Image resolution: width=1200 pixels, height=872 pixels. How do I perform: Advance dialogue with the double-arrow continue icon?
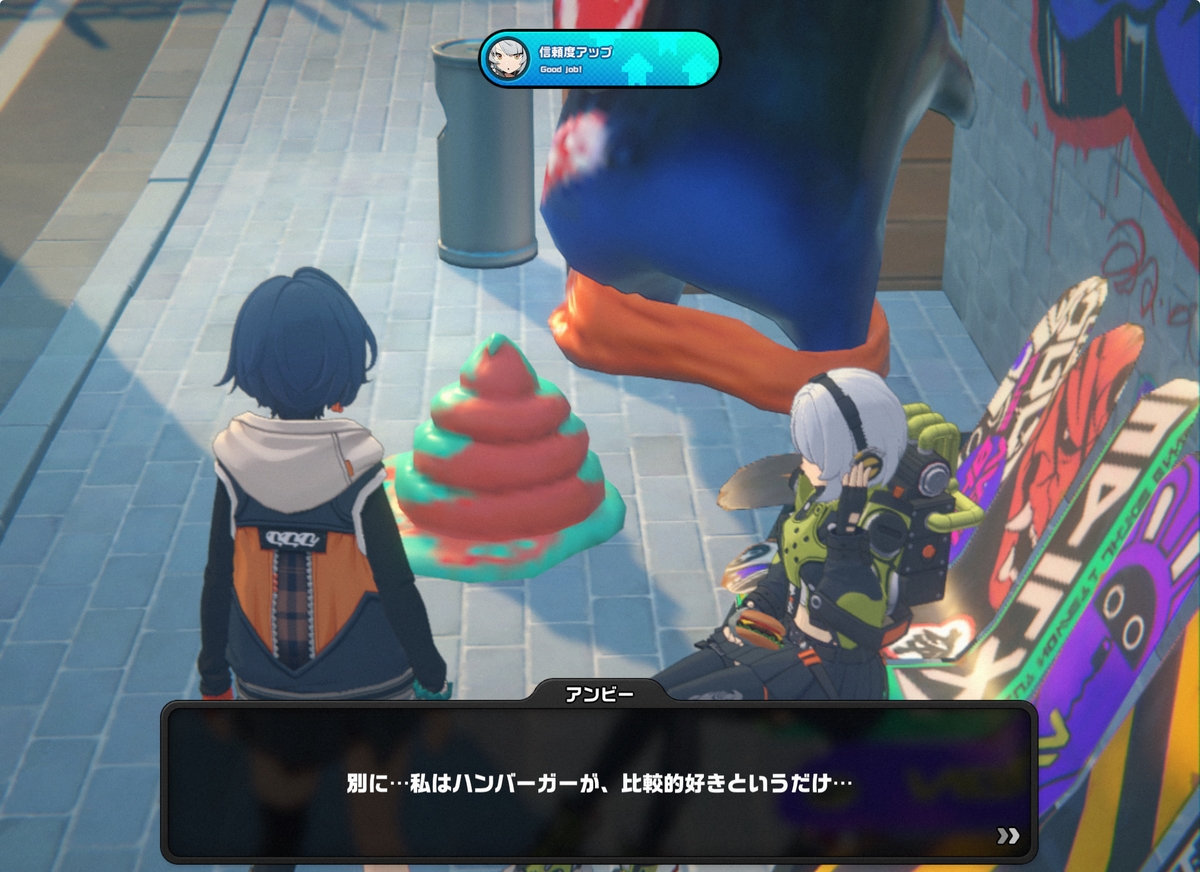(1008, 836)
